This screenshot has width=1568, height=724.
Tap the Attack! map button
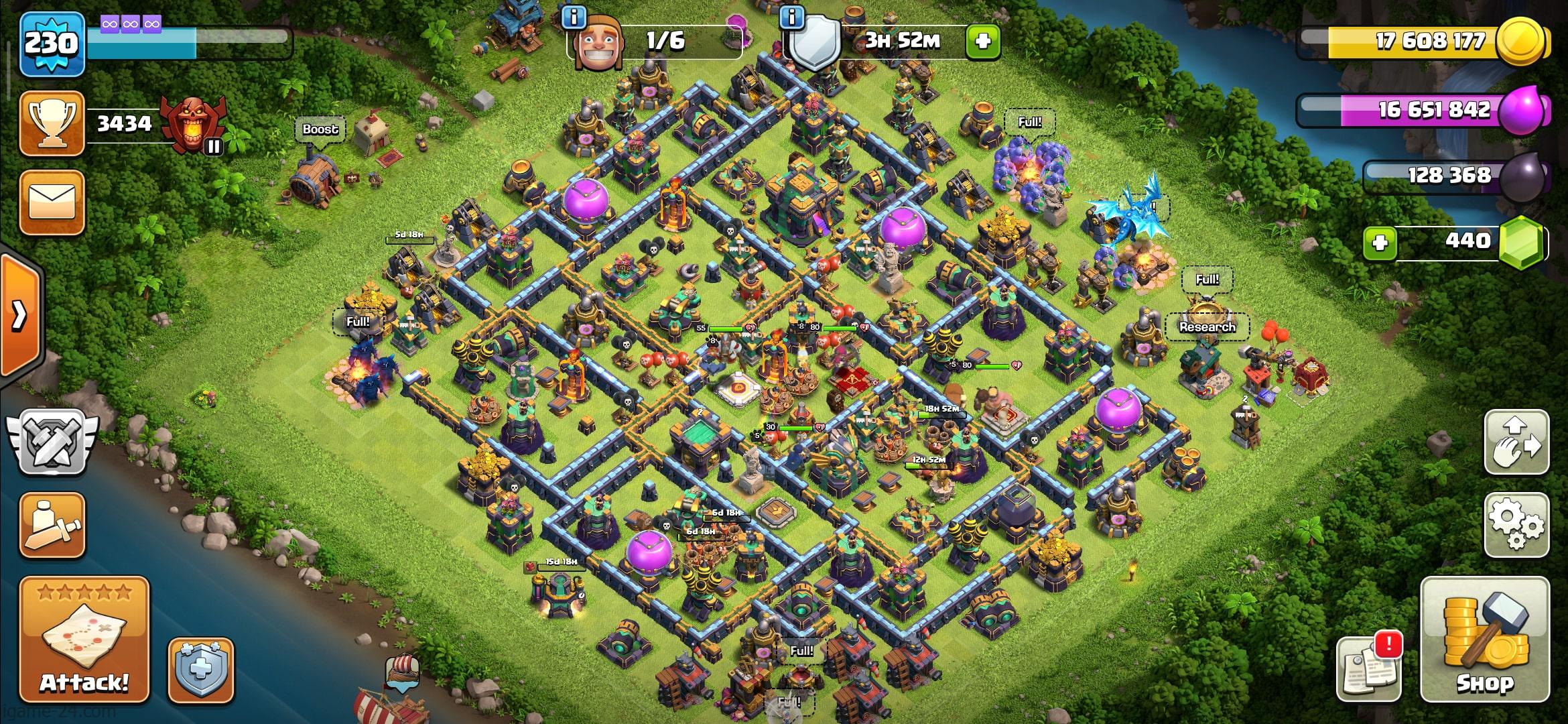point(84,639)
